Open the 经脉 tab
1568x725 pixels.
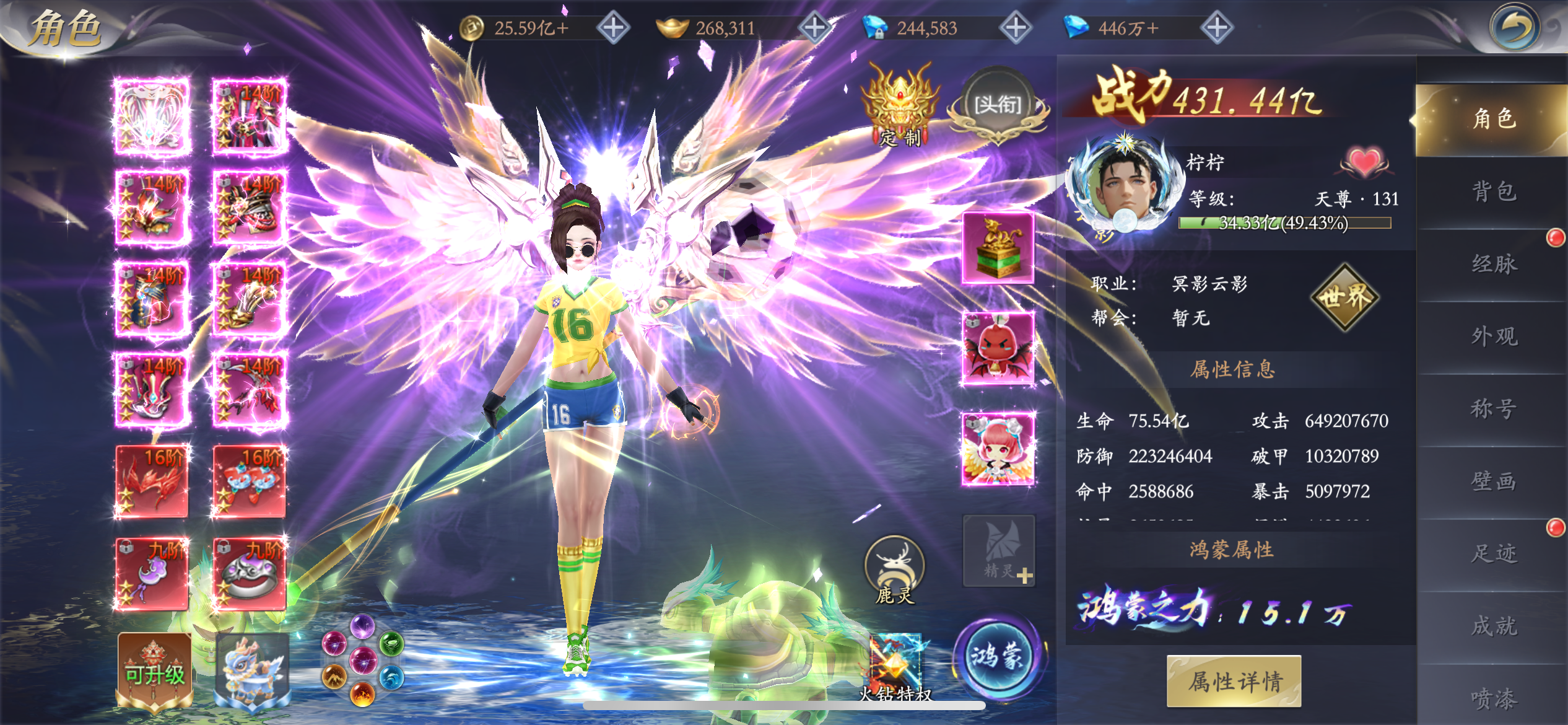(1493, 264)
